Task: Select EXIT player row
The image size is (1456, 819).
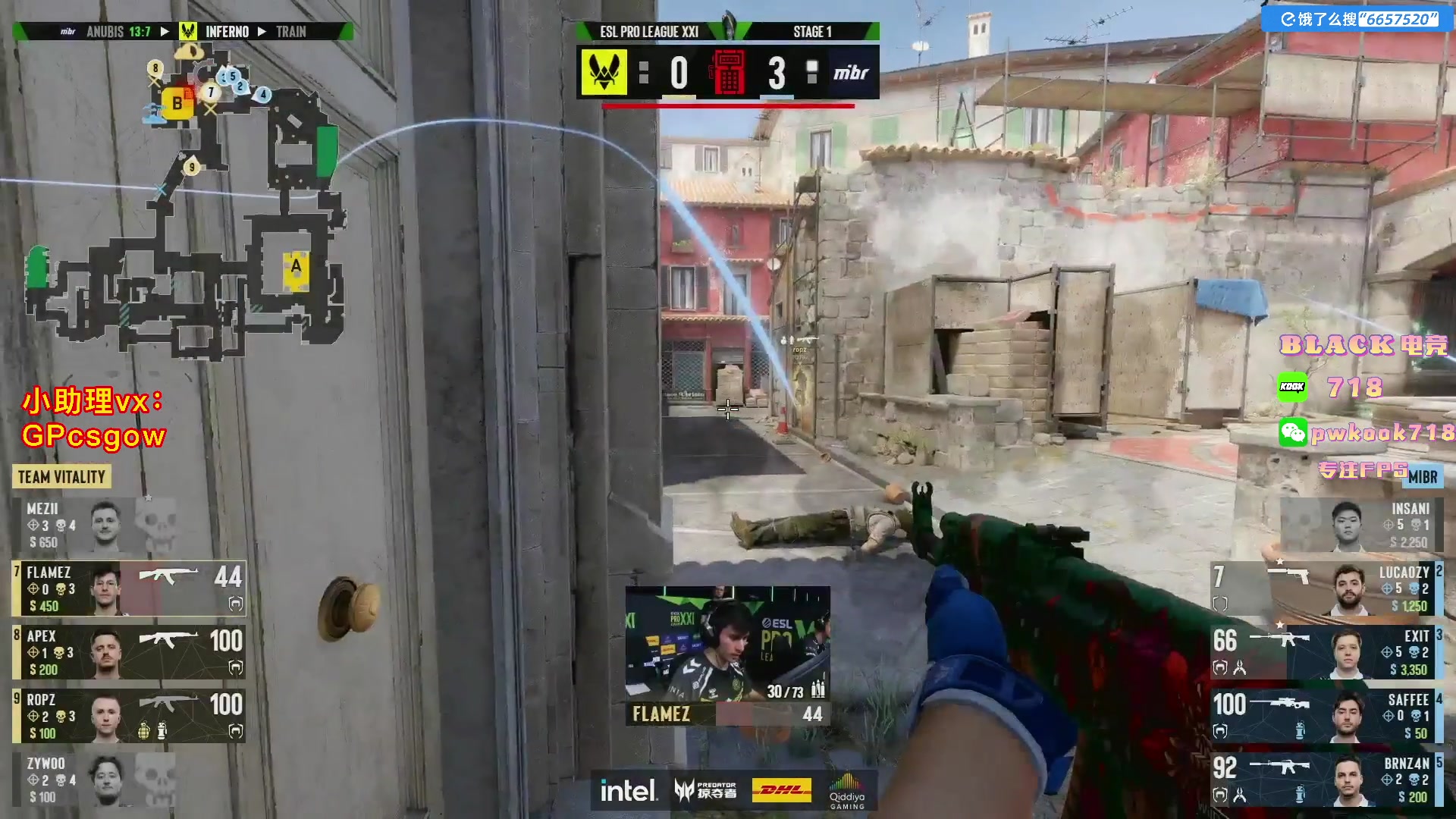Action: (1327, 652)
